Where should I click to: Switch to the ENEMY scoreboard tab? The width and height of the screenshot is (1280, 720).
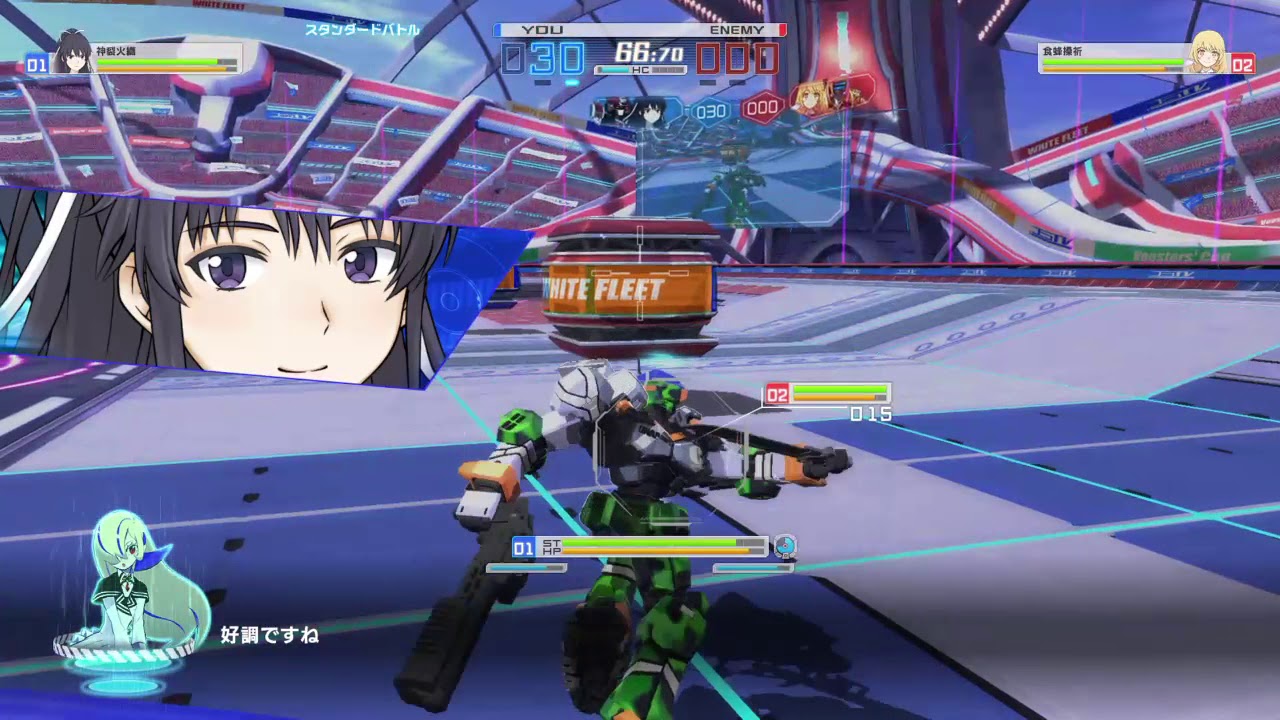(x=739, y=30)
